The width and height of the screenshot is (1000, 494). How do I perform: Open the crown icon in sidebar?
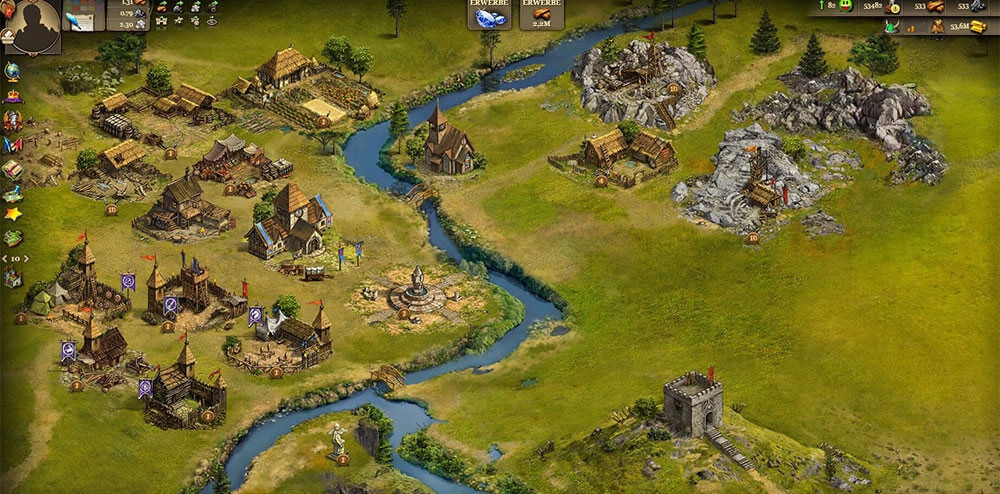pos(12,96)
